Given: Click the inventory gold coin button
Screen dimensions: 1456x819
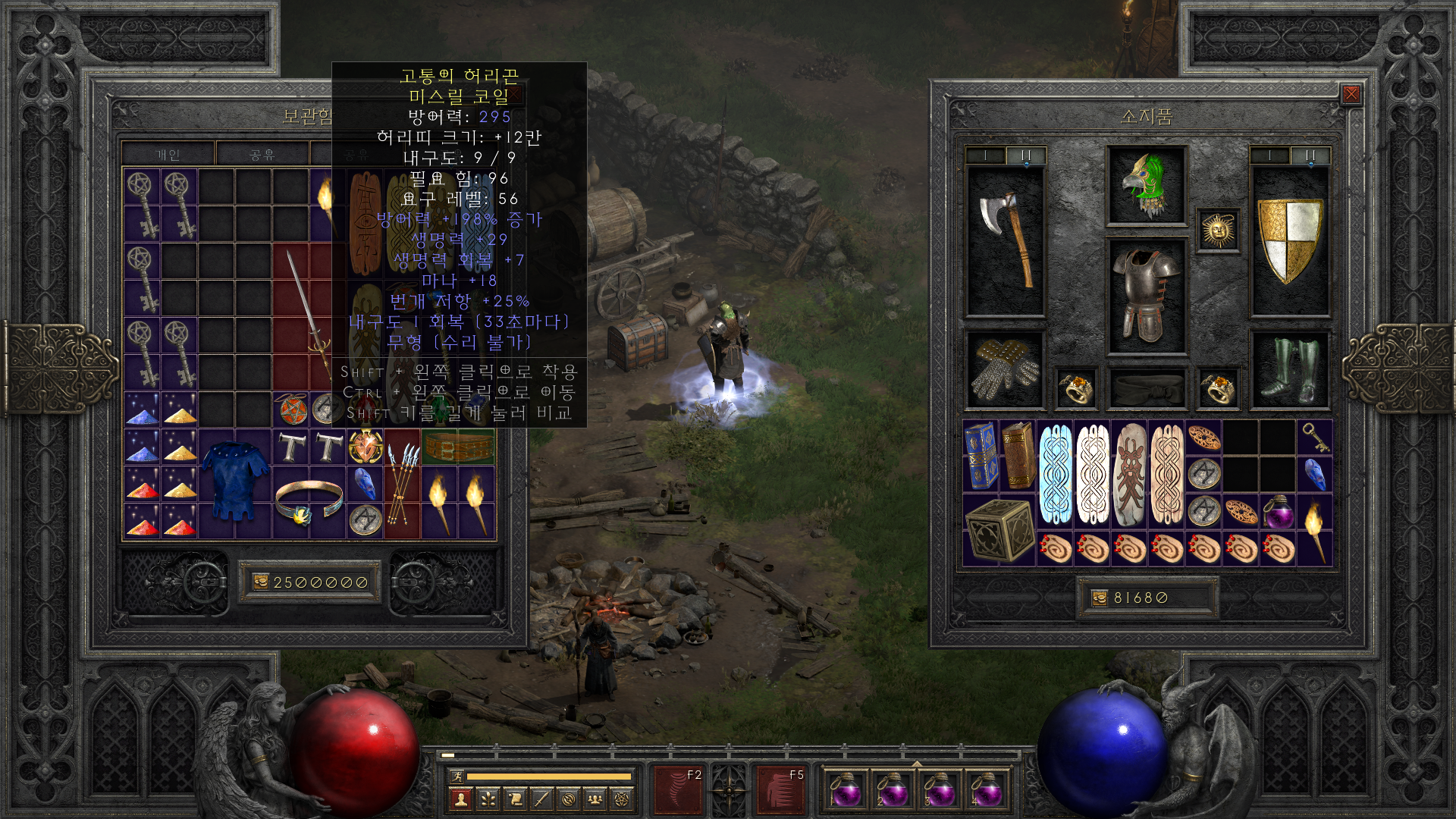Looking at the screenshot, I should coord(1100,598).
